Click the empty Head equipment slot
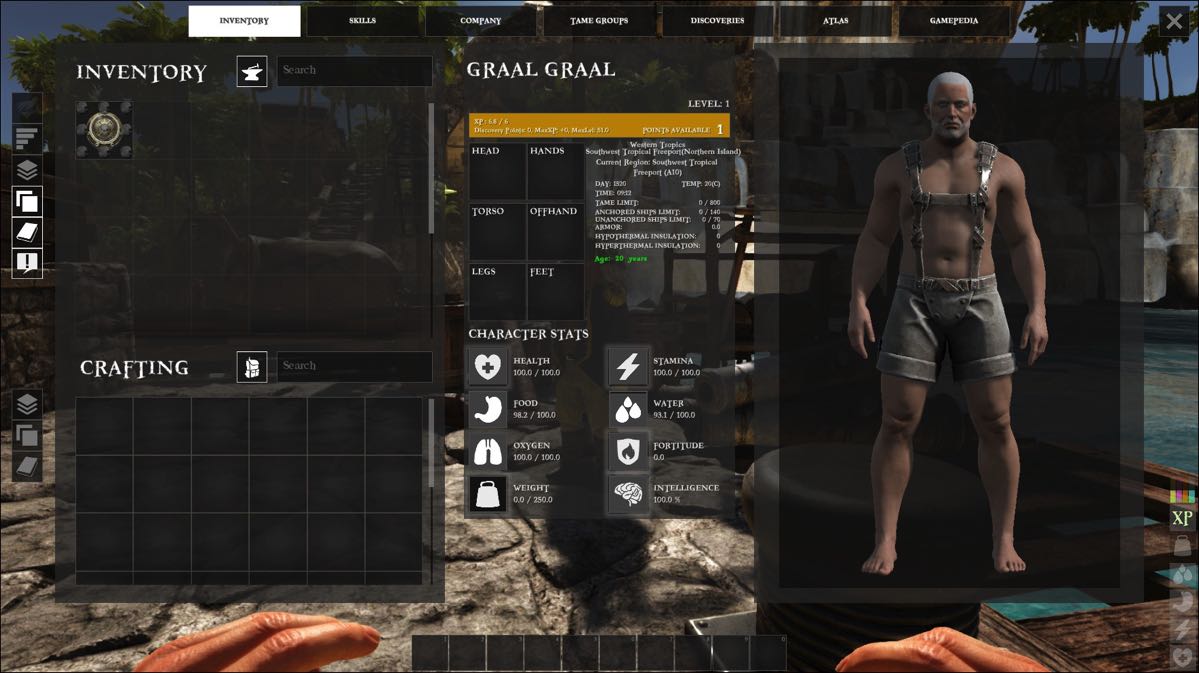The image size is (1199, 673). (498, 172)
